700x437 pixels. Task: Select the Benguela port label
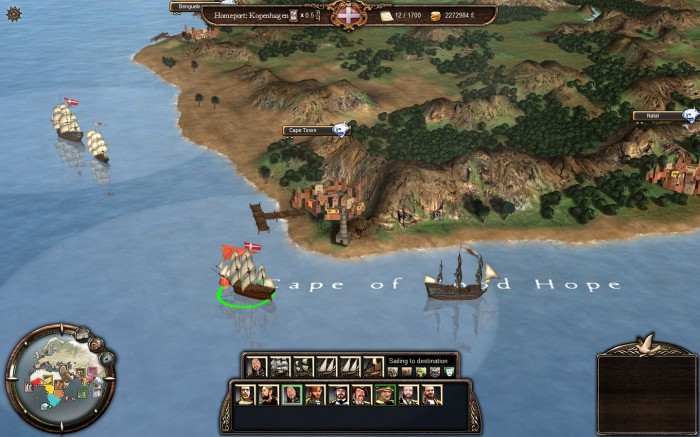tap(187, 6)
